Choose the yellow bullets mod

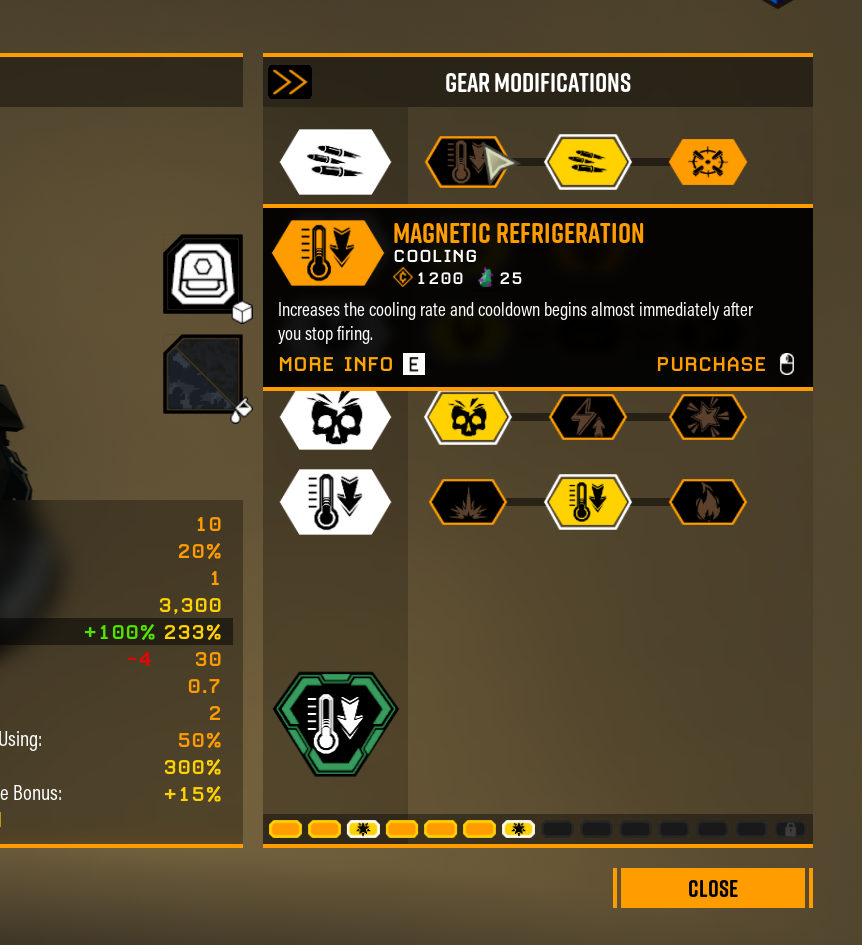[587, 161]
